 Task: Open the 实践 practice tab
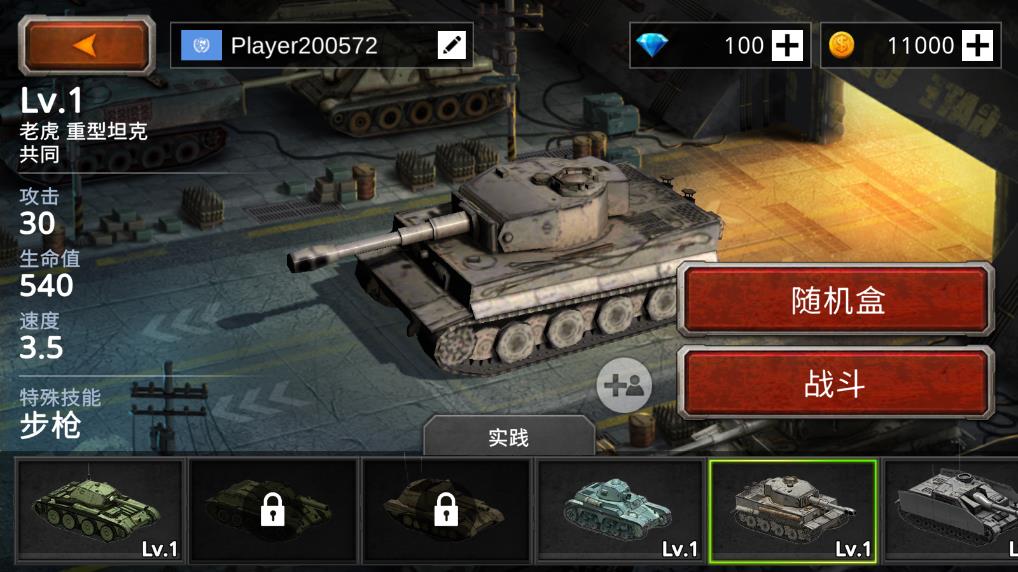[x=508, y=438]
